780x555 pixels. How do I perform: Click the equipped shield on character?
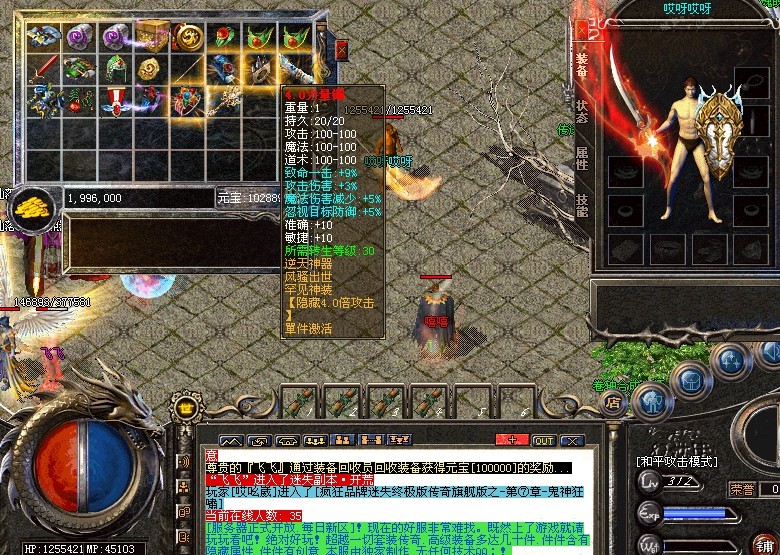click(x=722, y=138)
